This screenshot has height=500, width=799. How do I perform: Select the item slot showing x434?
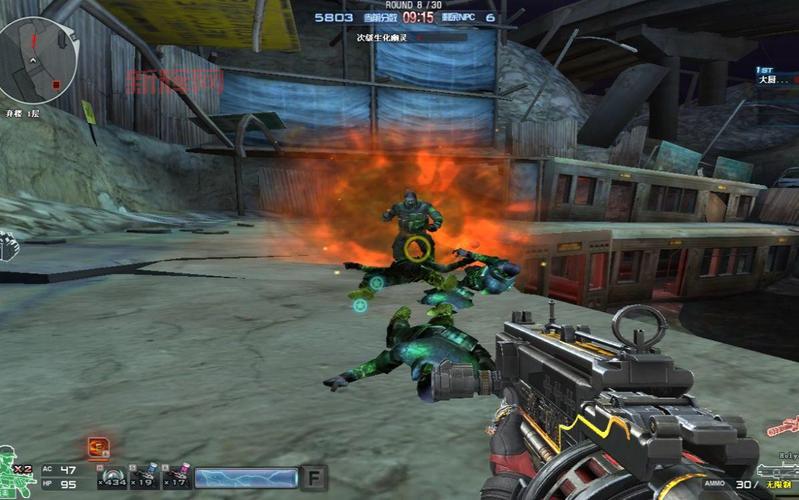[x=111, y=476]
